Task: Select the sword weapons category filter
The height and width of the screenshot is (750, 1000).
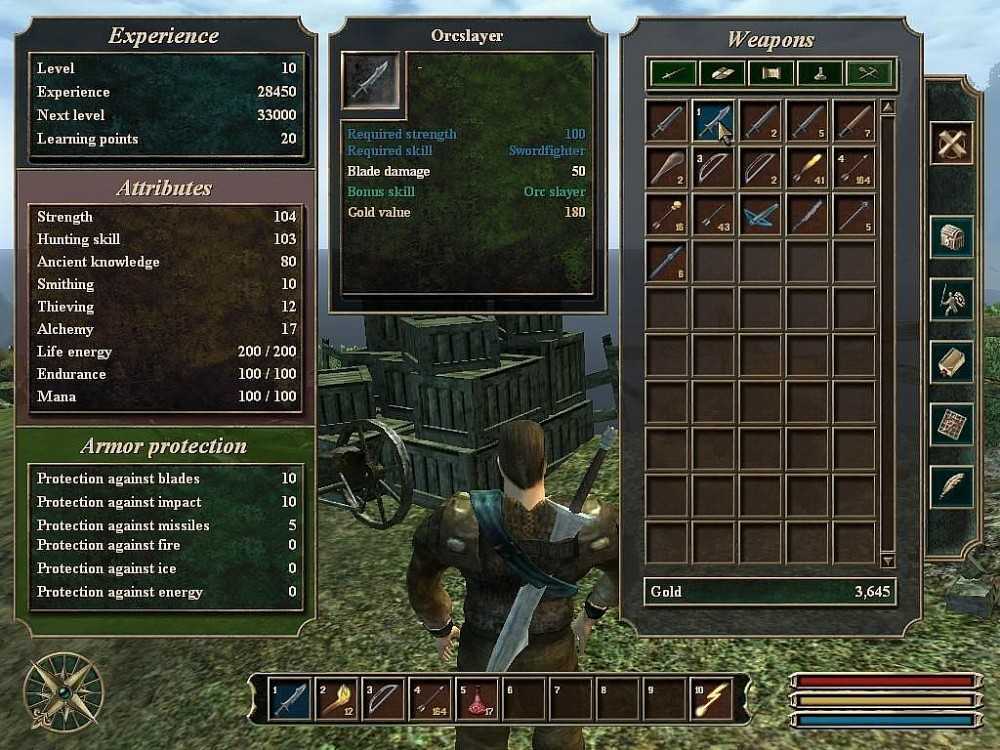Action: tap(674, 73)
